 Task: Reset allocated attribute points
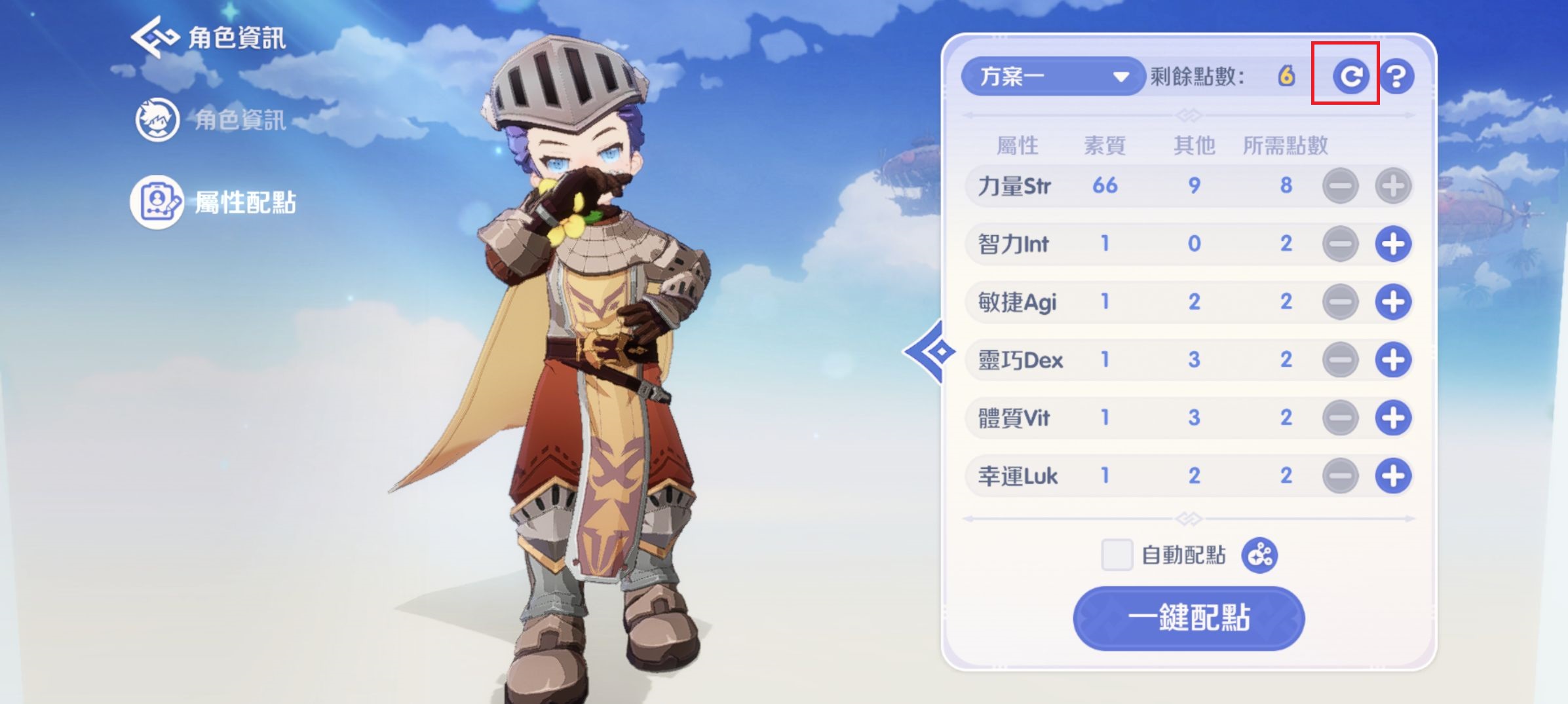[x=1349, y=77]
